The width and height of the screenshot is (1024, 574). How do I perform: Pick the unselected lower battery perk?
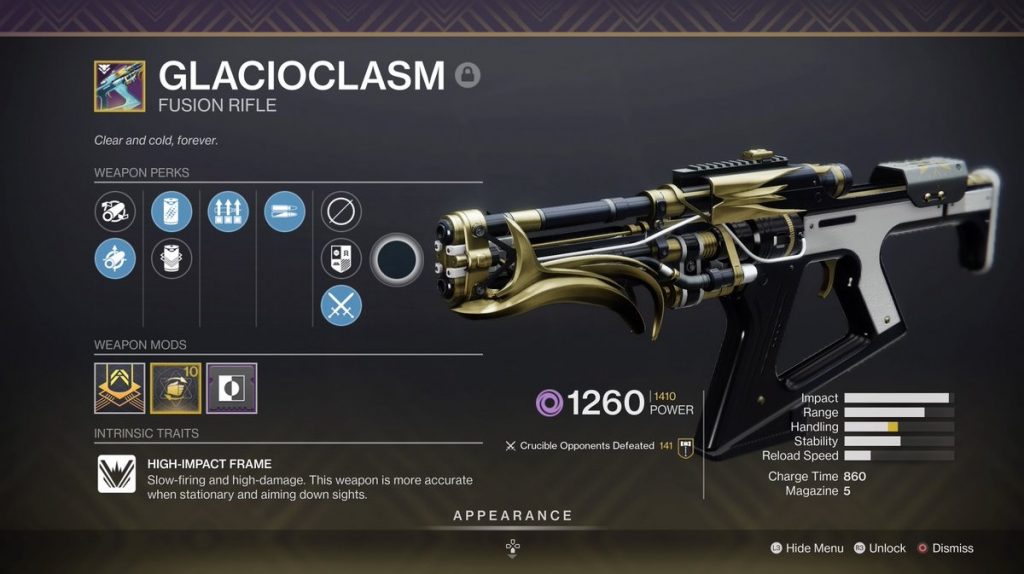point(171,259)
